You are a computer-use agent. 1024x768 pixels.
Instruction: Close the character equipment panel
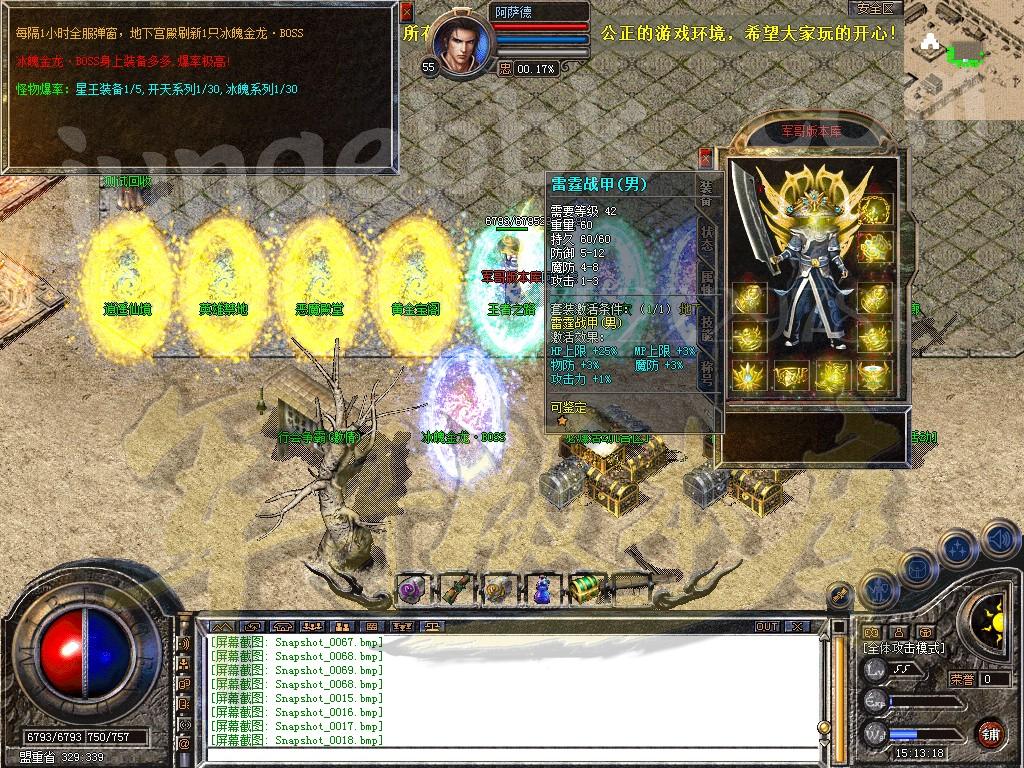[705, 158]
